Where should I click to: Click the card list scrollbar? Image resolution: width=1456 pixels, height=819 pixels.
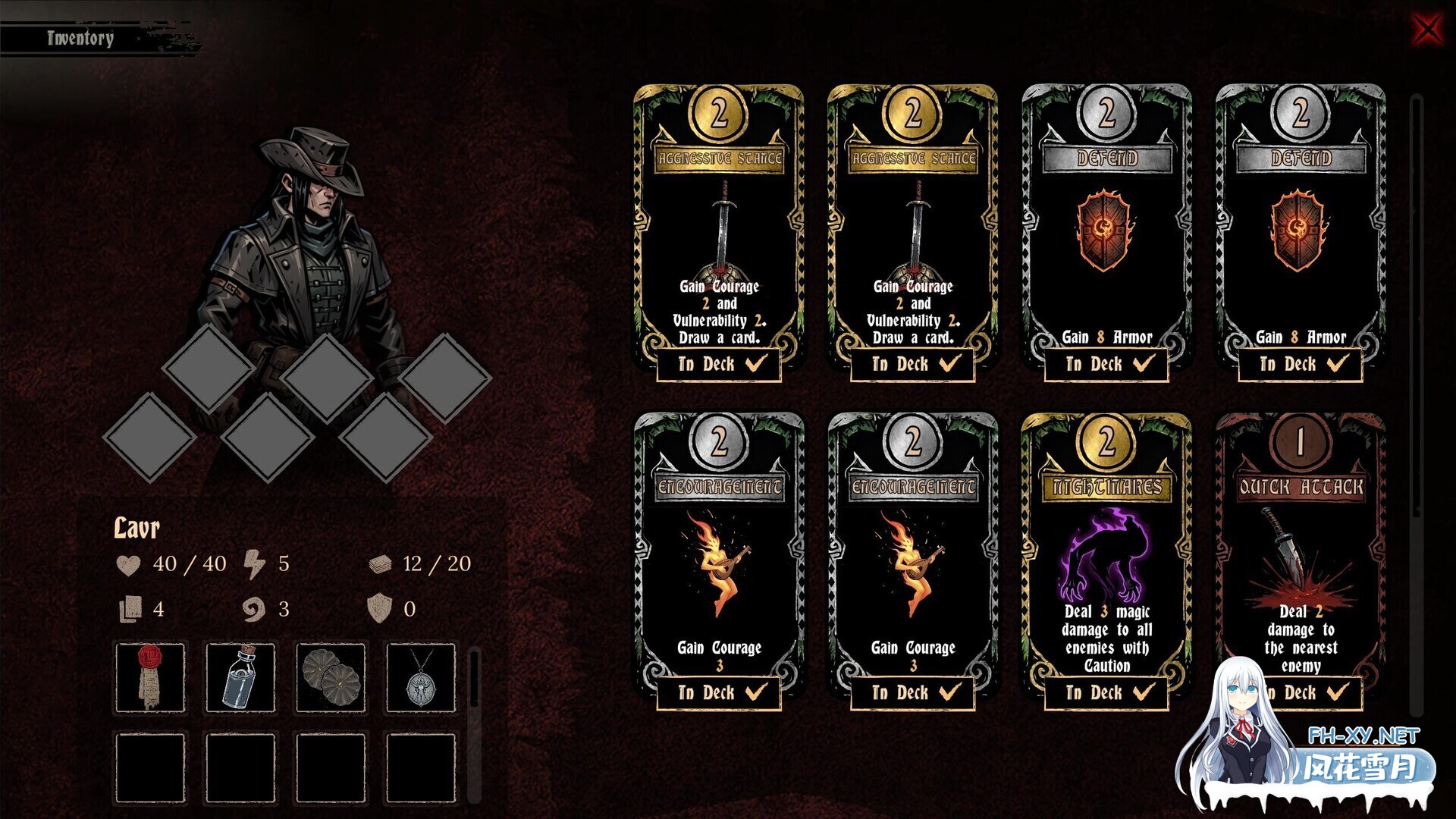tap(1416, 303)
